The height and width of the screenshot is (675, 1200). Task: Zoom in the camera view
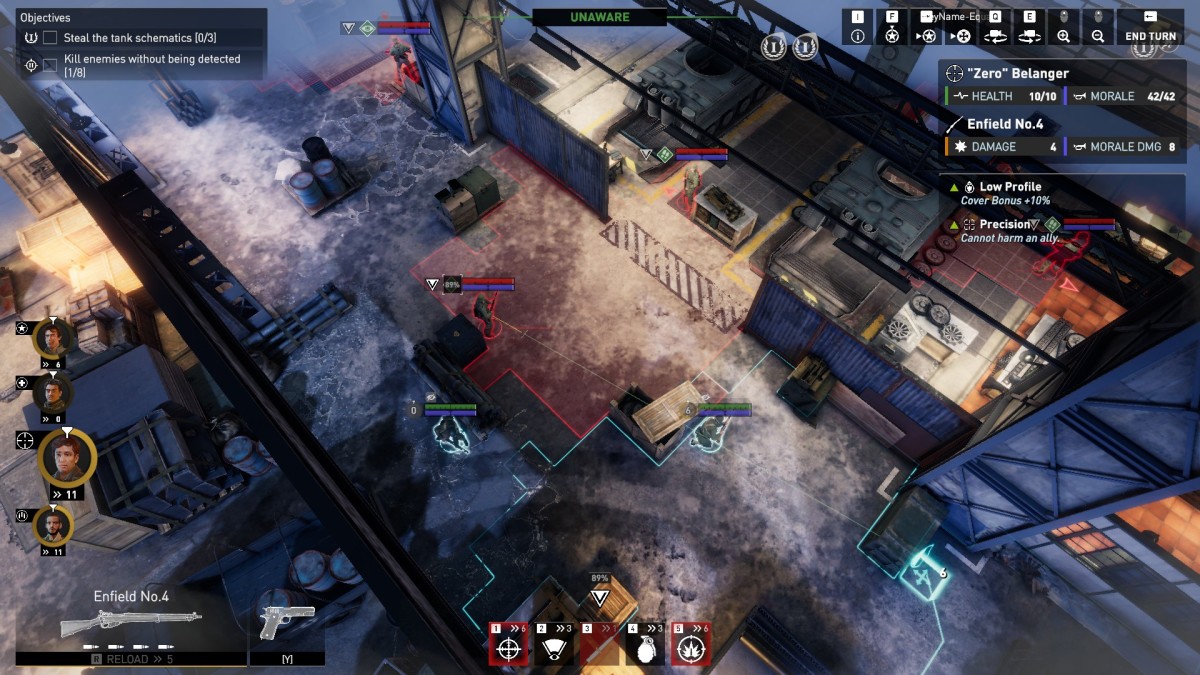pos(1063,36)
